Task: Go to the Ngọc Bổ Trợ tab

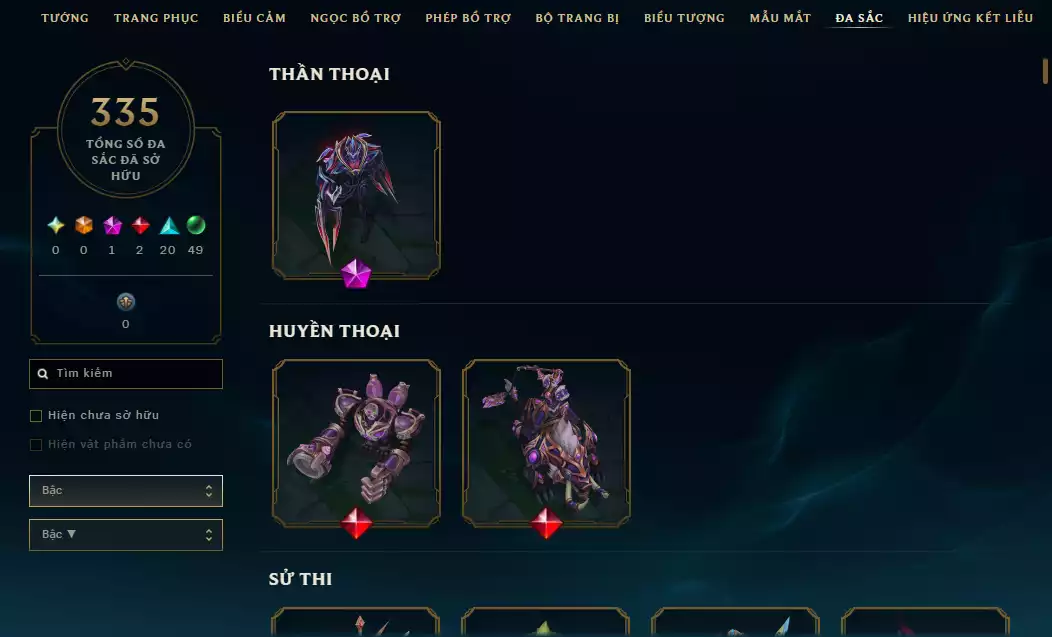Action: (x=355, y=18)
